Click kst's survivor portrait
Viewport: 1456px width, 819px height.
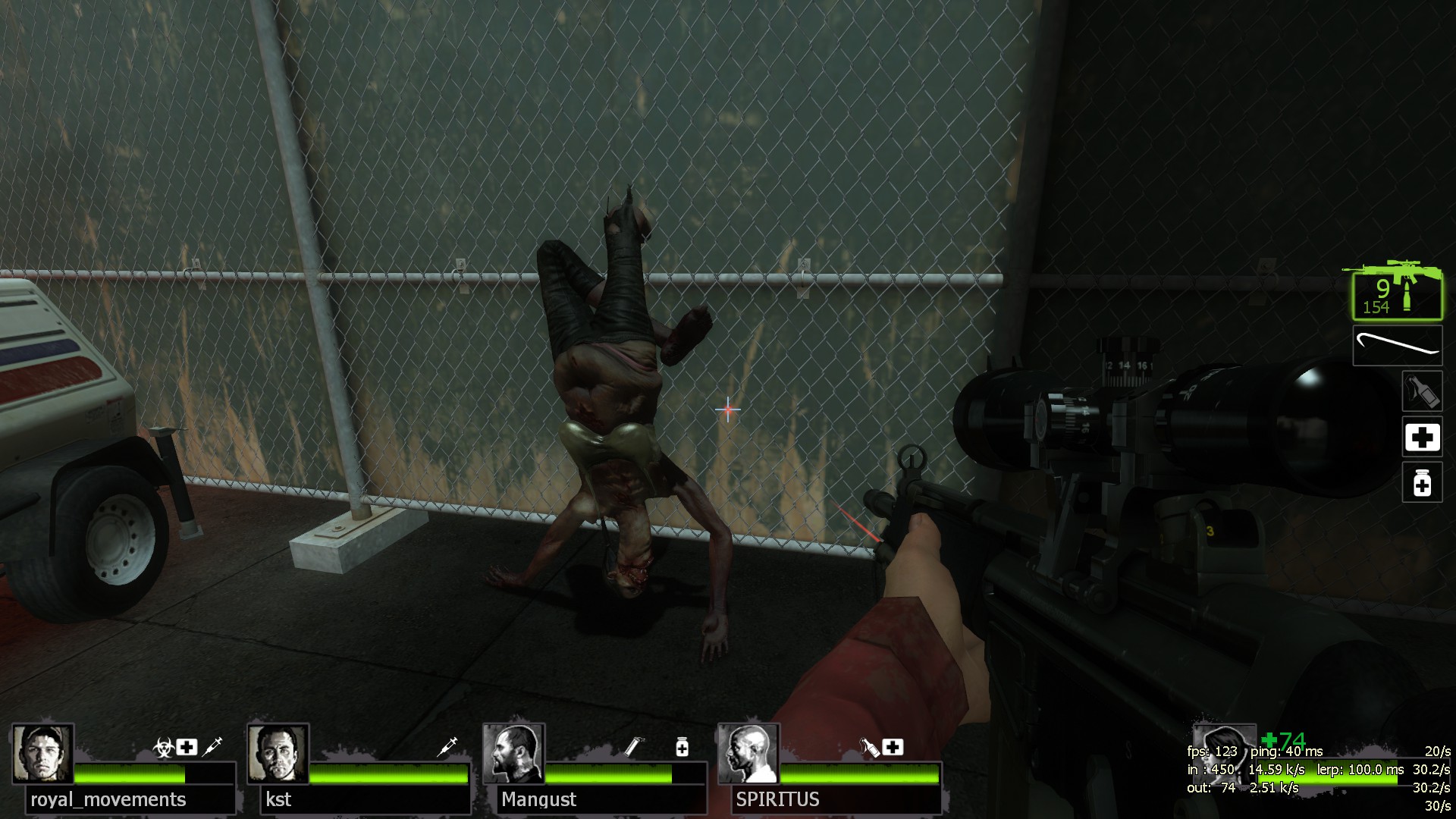(x=278, y=754)
